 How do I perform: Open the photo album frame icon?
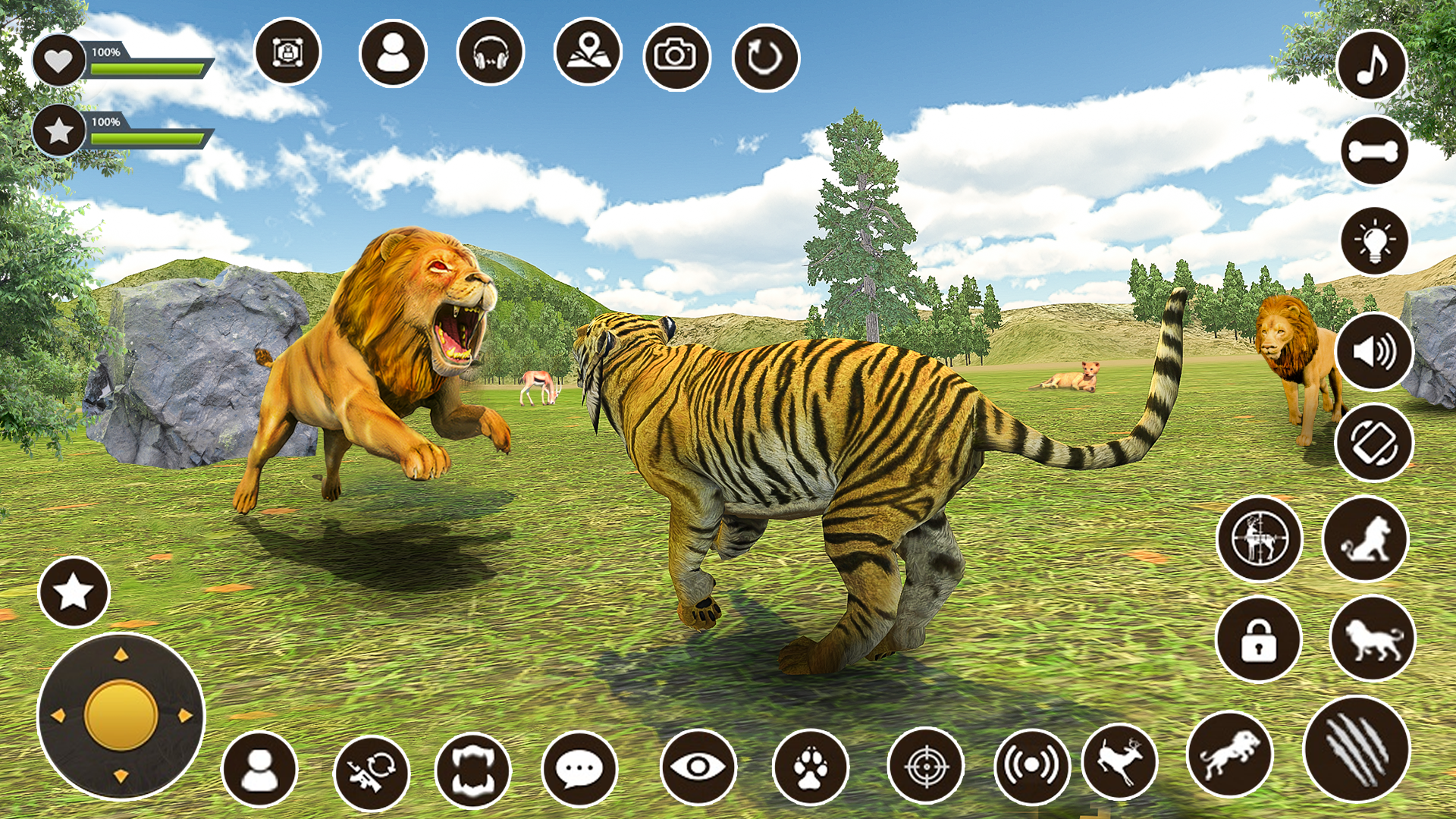coord(287,54)
